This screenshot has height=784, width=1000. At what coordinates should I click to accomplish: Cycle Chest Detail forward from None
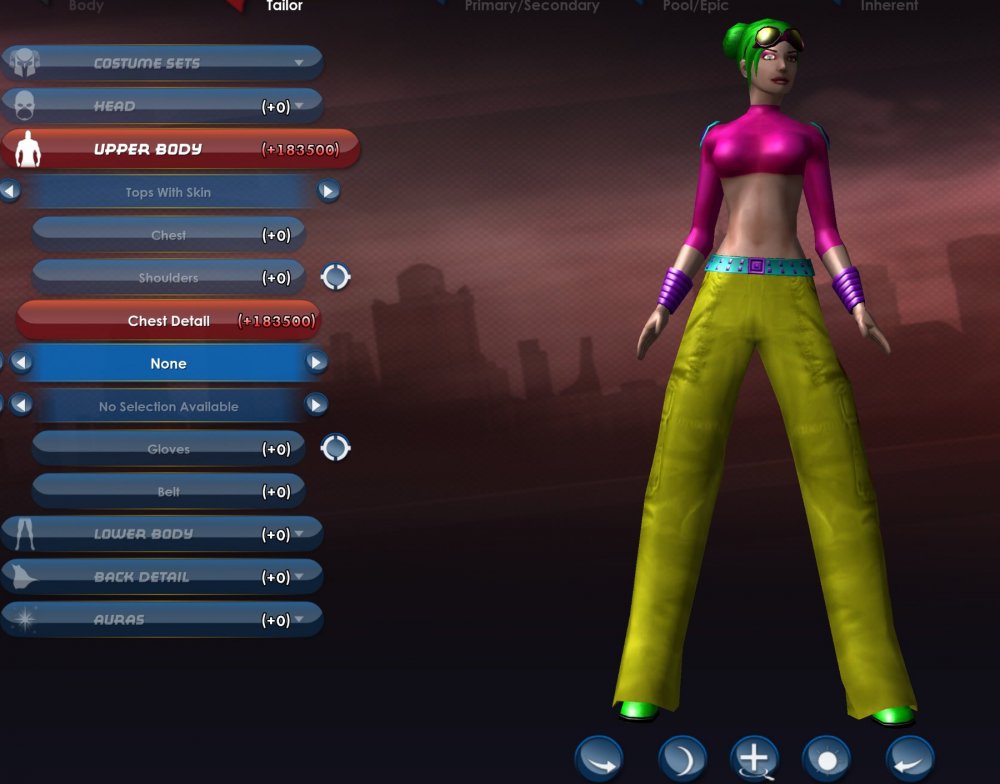click(x=316, y=363)
